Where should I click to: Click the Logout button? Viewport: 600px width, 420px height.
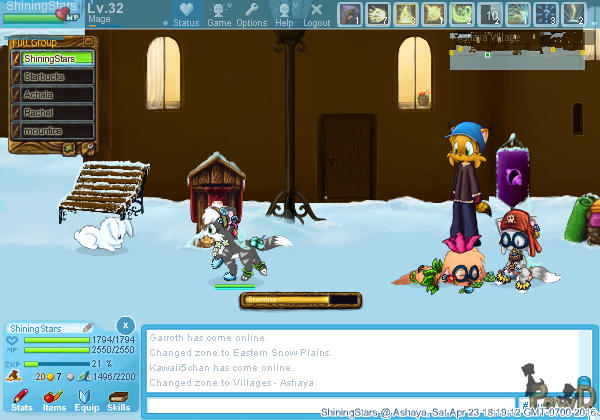click(x=316, y=14)
